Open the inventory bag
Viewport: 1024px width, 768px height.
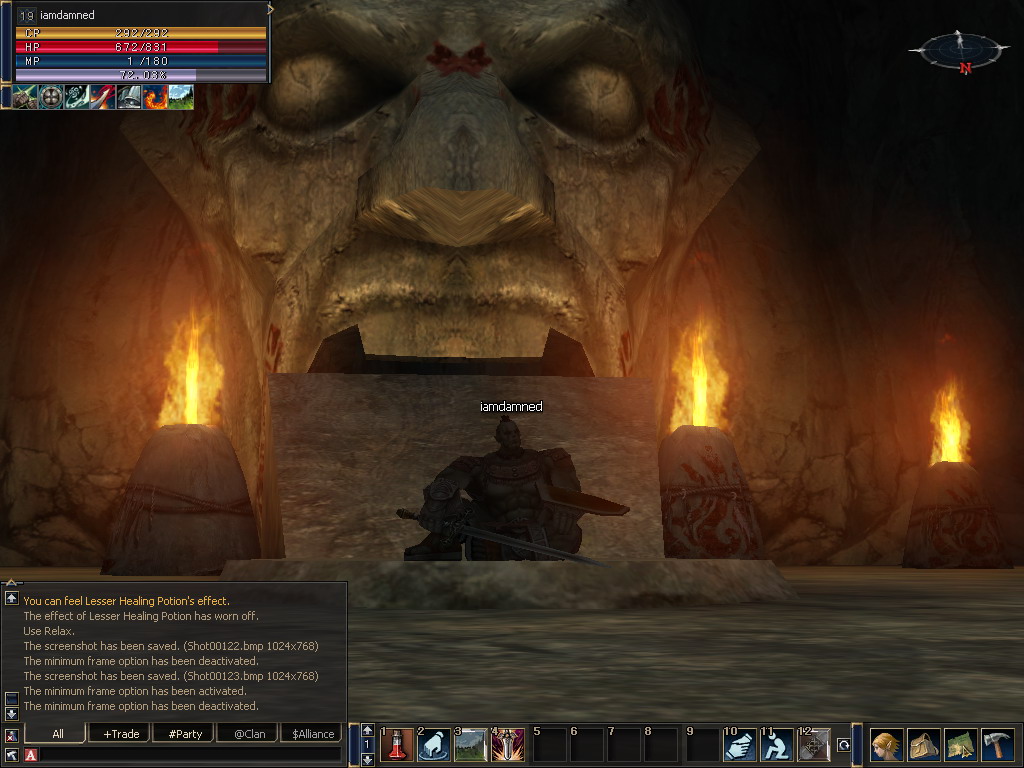[x=923, y=745]
